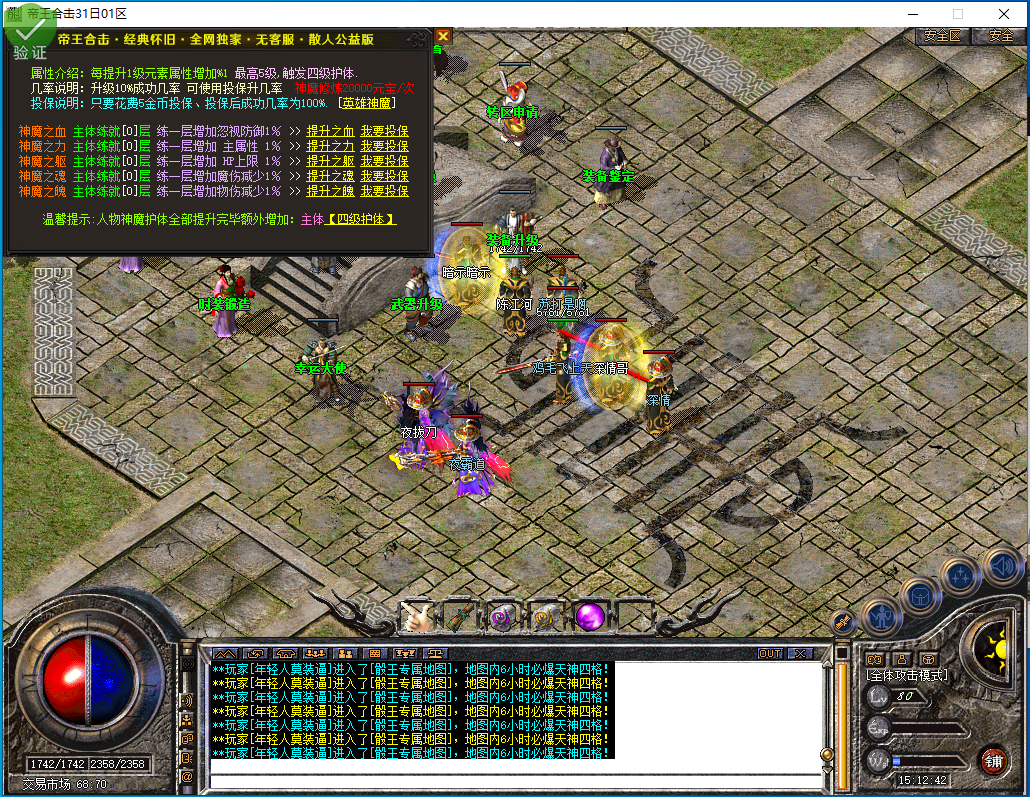Choose 提升之魄 upgrade option

coord(329,191)
